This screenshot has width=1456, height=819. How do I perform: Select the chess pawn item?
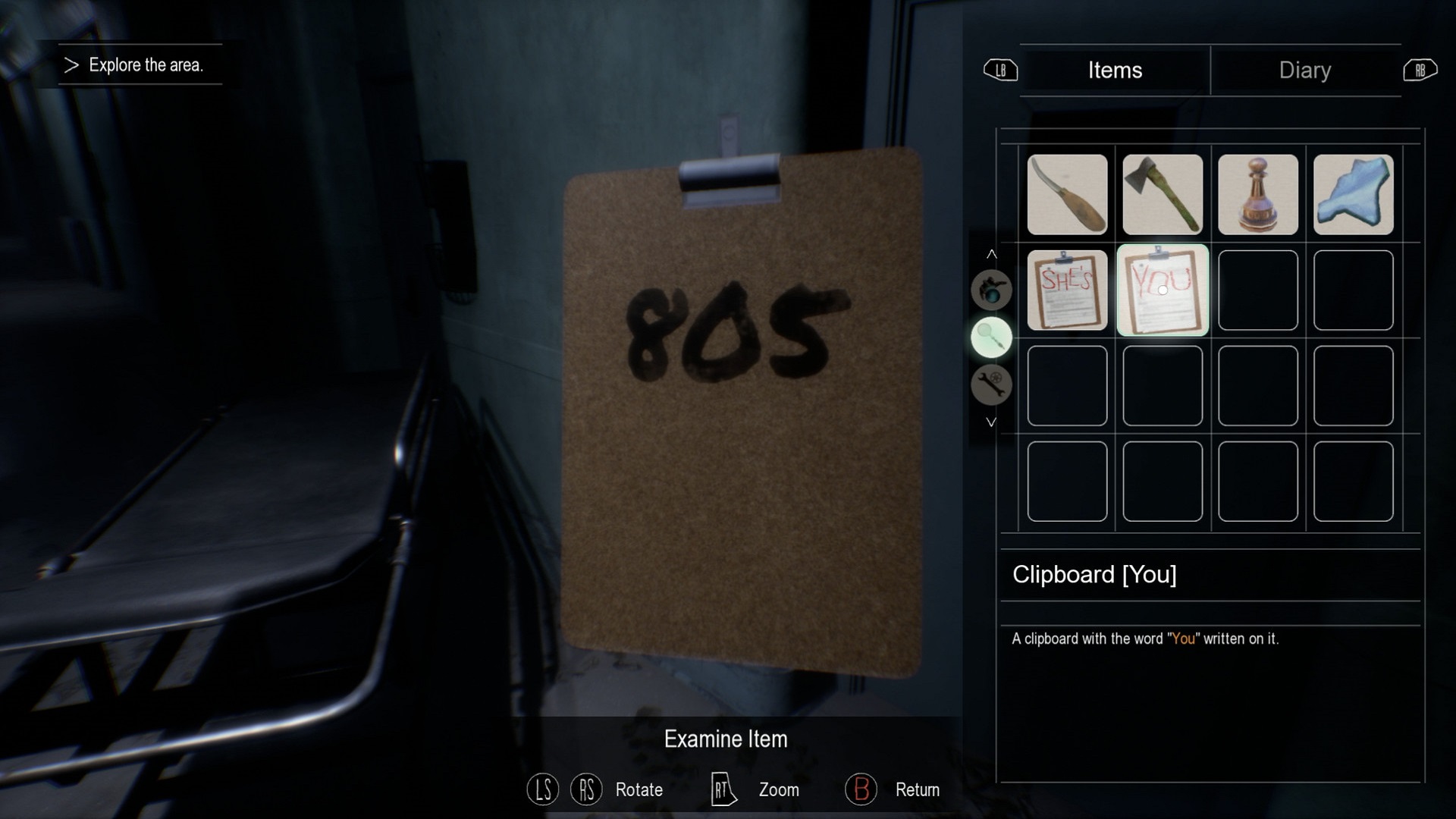click(1258, 195)
